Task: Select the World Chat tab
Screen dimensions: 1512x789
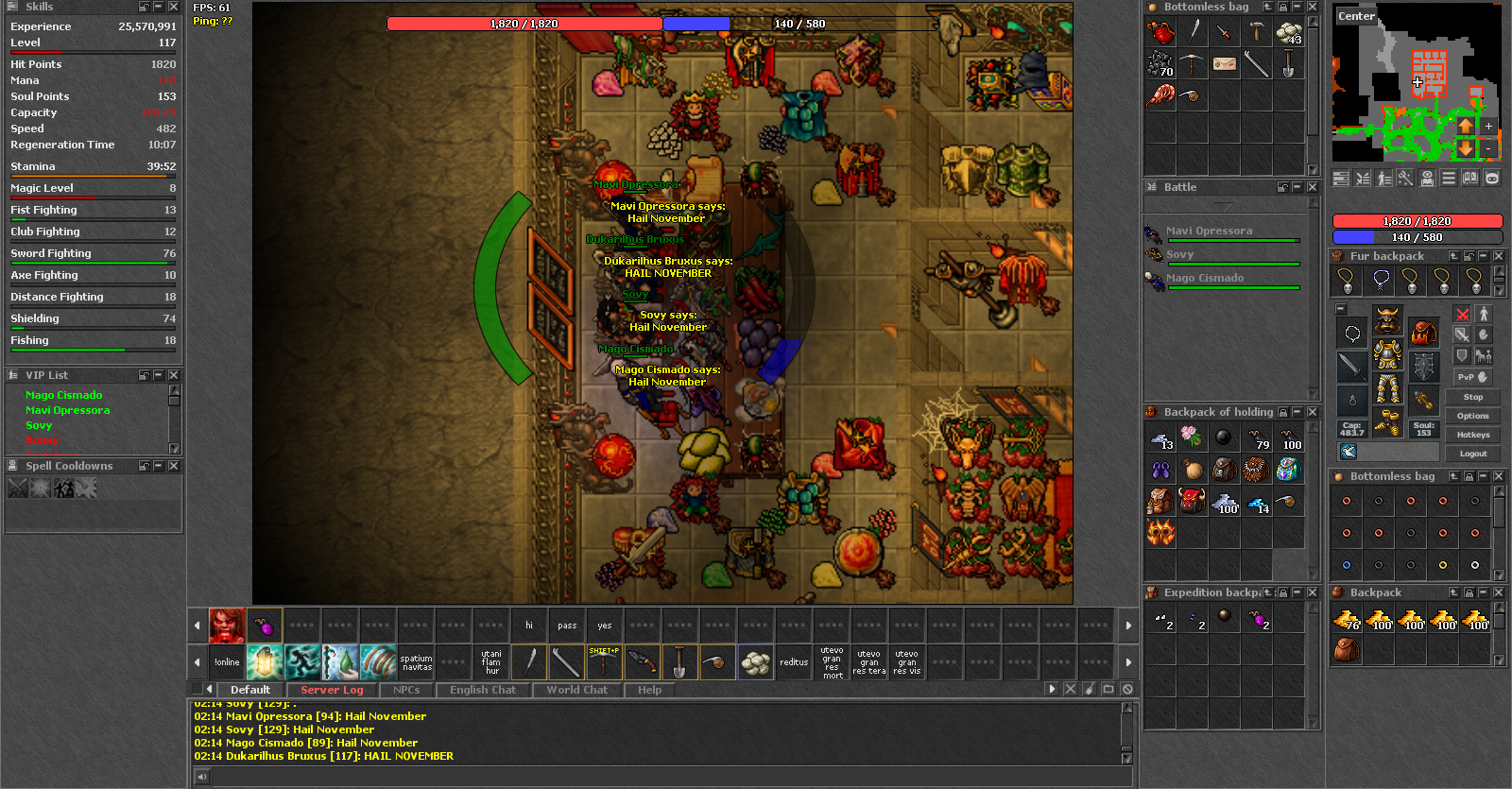Action: tap(576, 690)
